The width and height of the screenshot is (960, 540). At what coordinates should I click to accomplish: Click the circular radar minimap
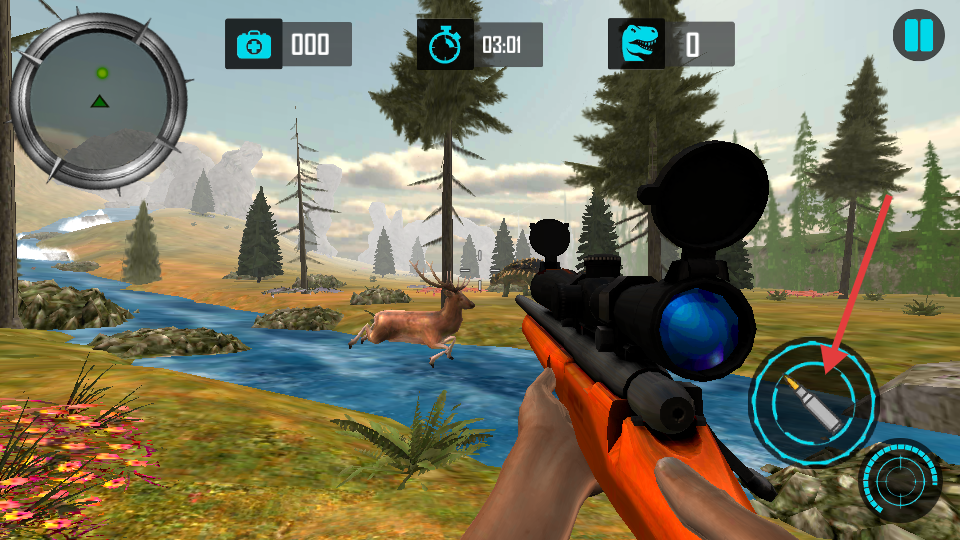(x=99, y=101)
